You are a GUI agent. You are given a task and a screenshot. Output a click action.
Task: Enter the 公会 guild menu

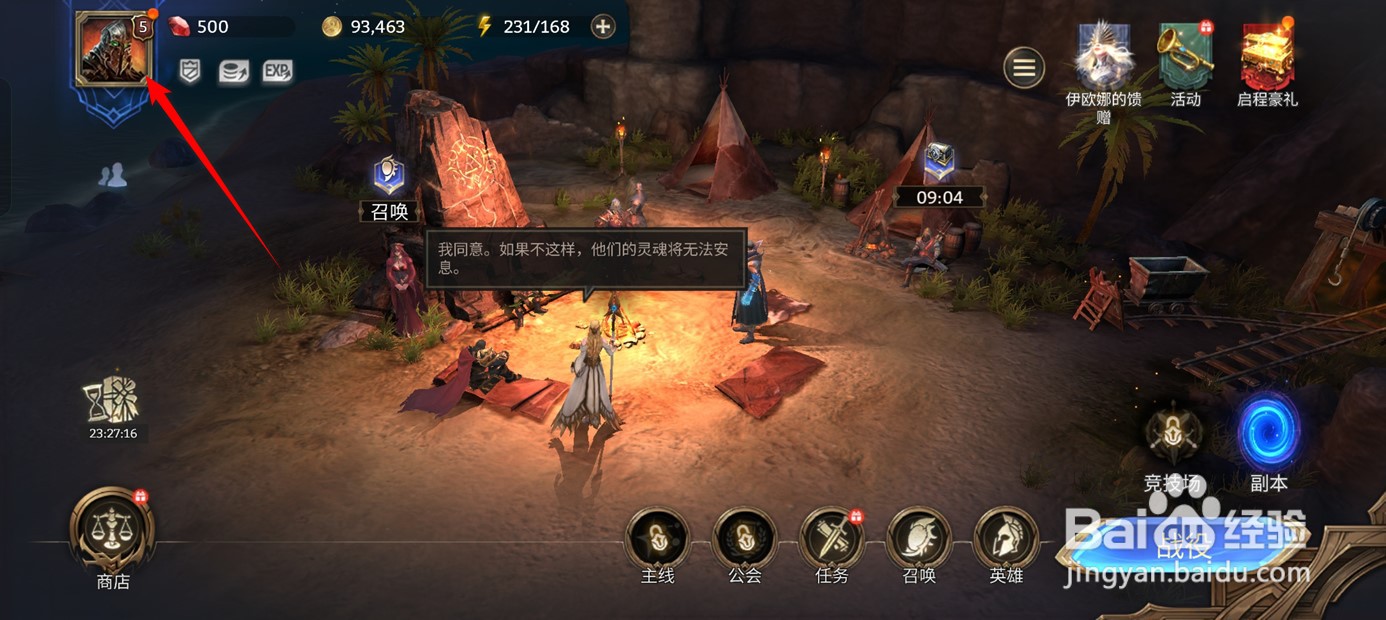(x=744, y=539)
